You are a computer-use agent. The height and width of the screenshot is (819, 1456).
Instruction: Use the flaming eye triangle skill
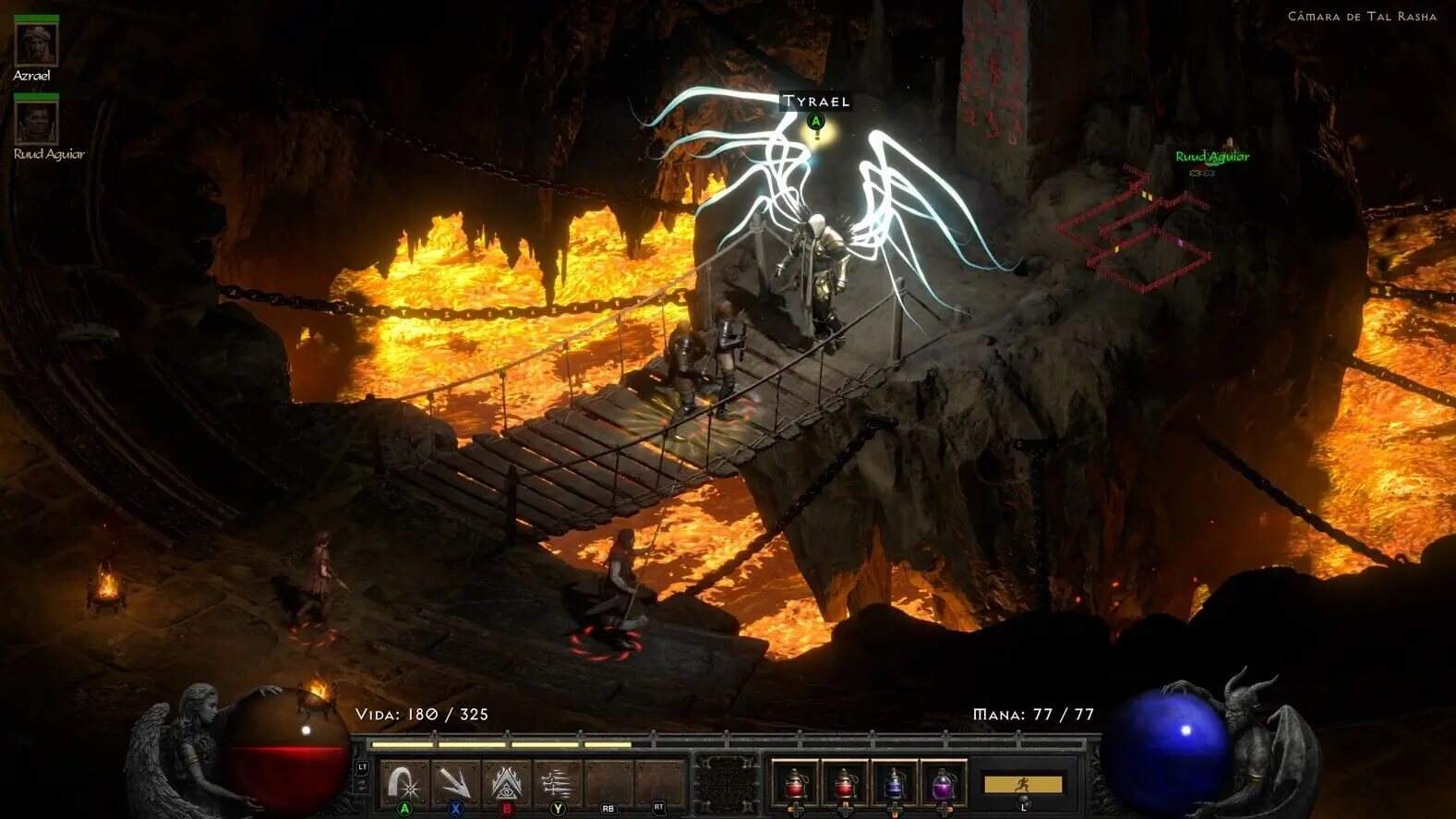click(505, 784)
